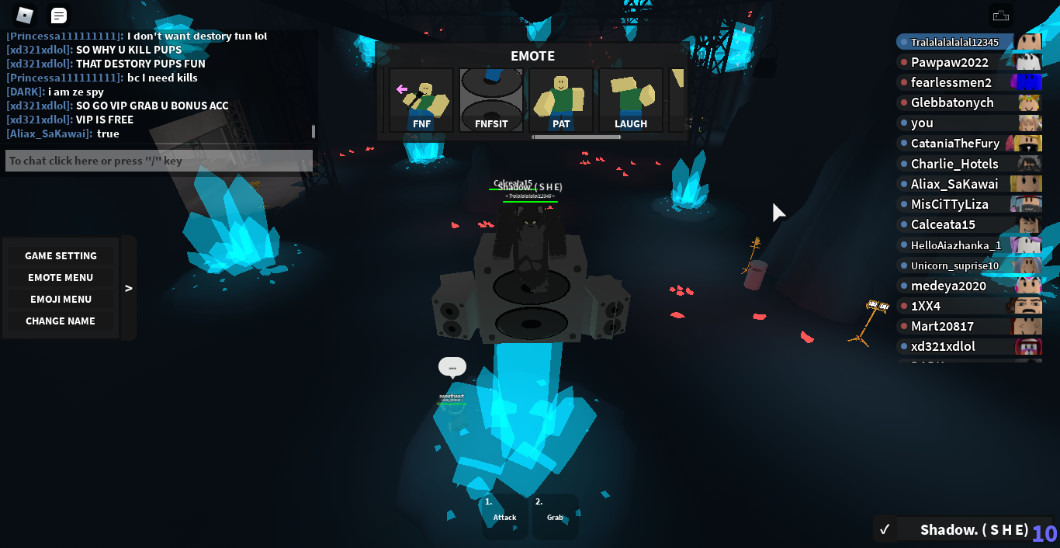Open the Roblox menu logo button
The image size is (1060, 548).
[26, 15]
